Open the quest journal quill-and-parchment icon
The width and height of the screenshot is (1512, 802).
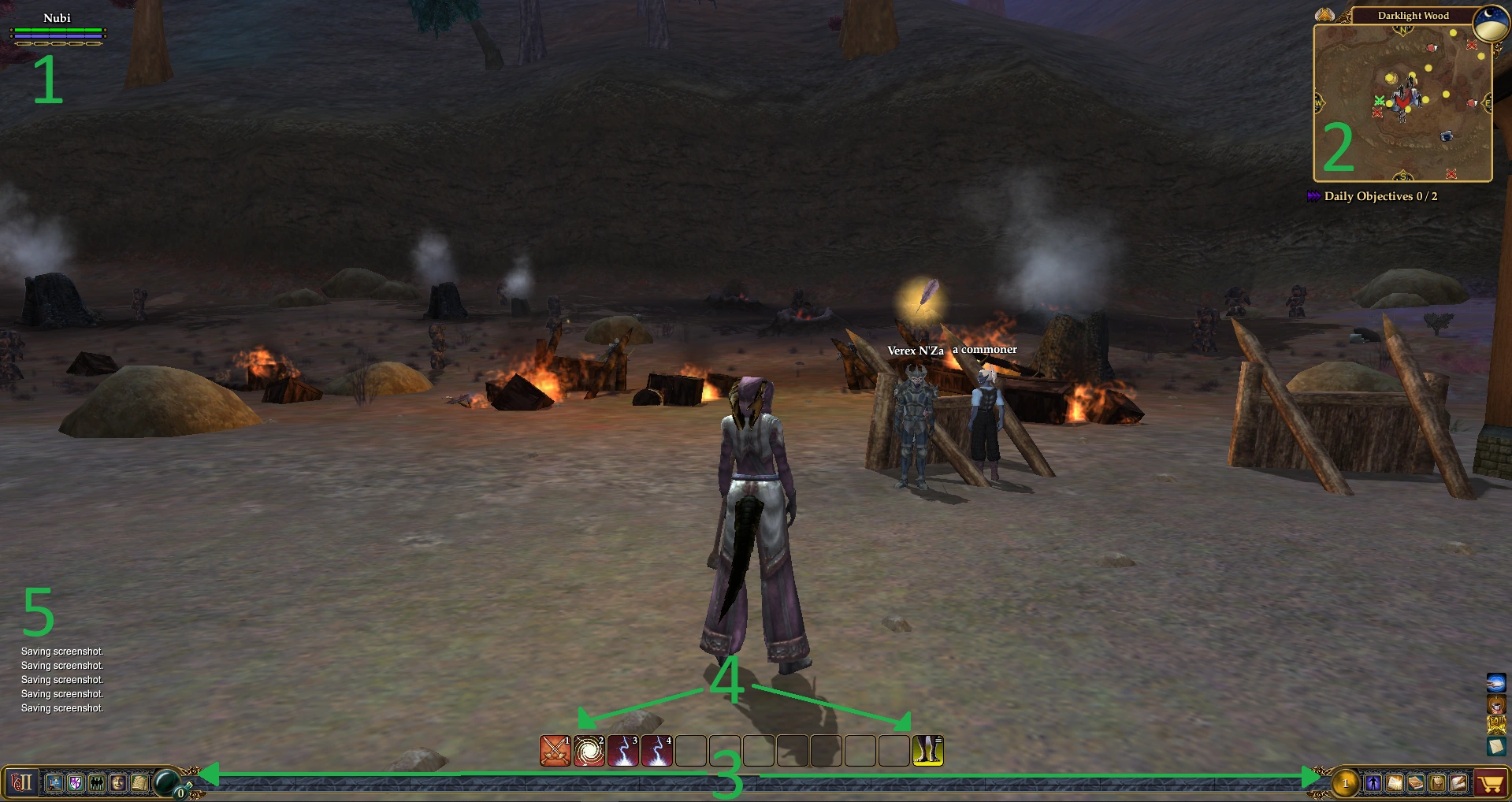[1458, 783]
